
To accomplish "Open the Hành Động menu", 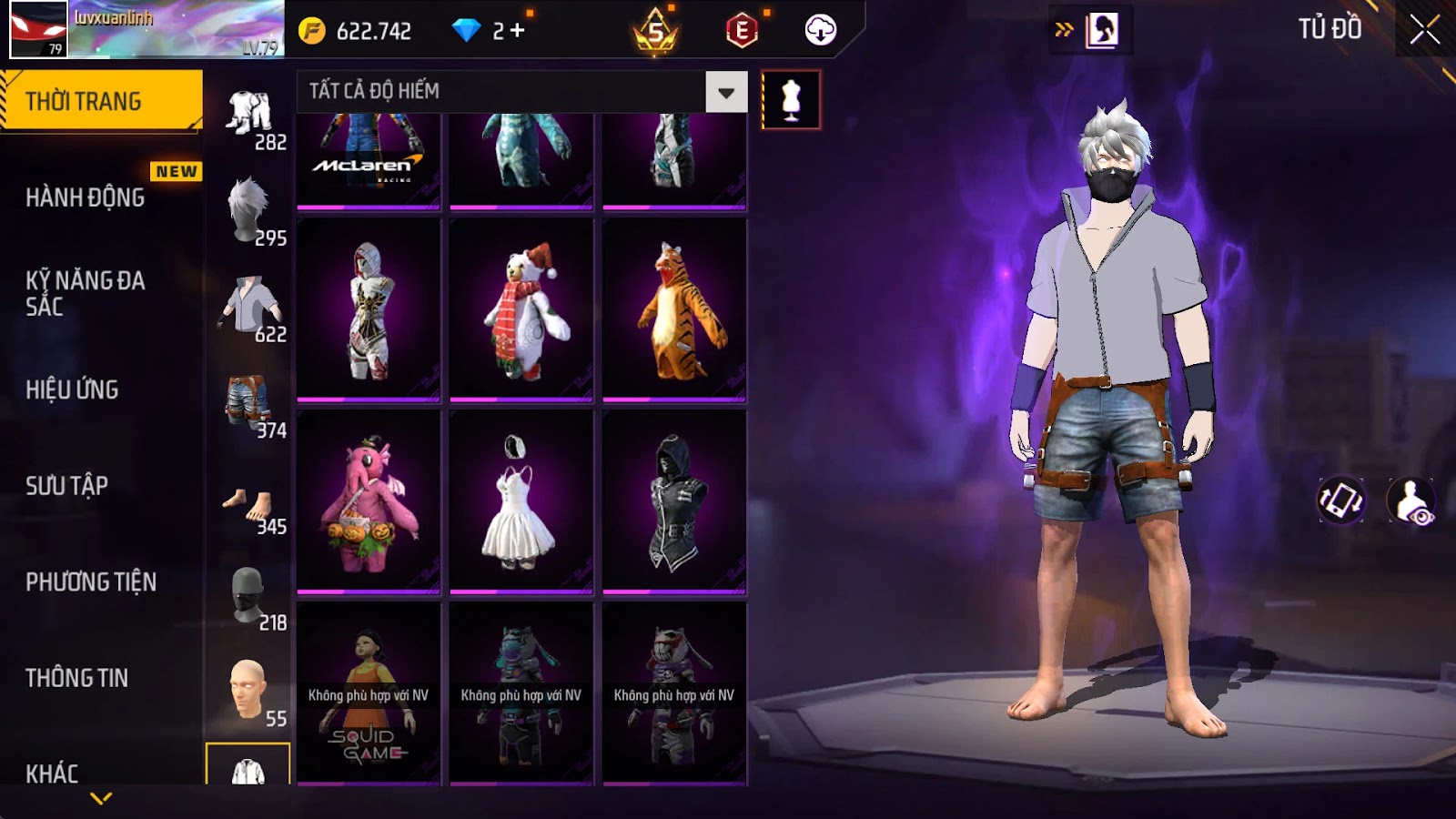I will 85,197.
